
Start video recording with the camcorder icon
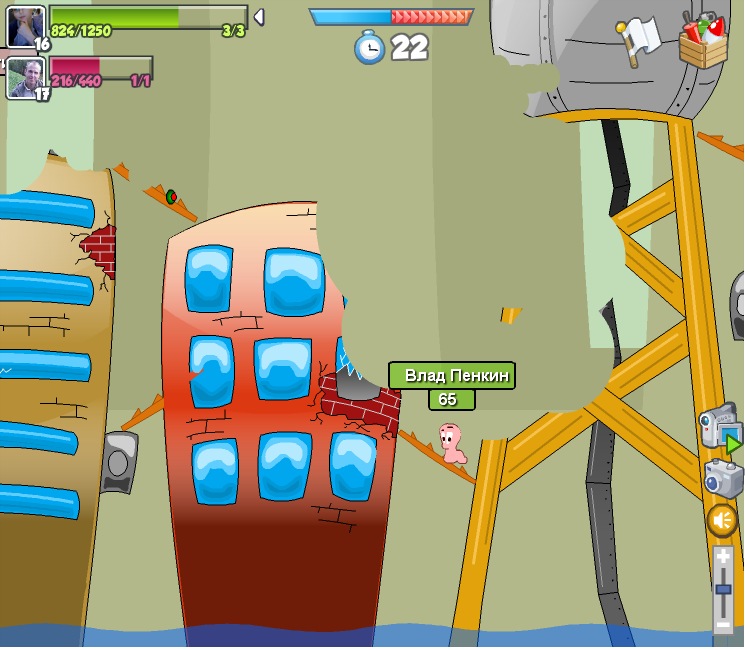point(719,427)
